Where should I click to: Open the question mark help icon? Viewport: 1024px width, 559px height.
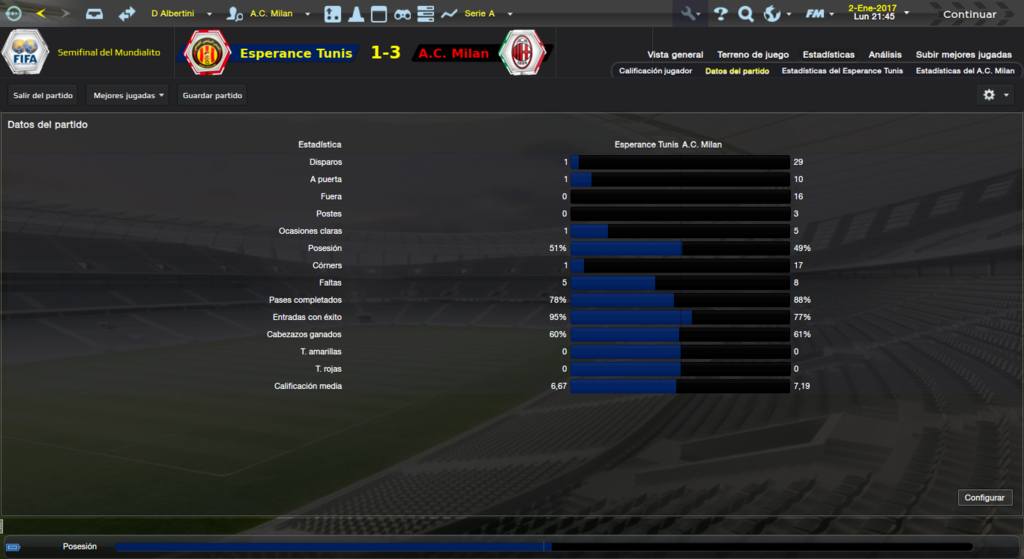[x=720, y=14]
